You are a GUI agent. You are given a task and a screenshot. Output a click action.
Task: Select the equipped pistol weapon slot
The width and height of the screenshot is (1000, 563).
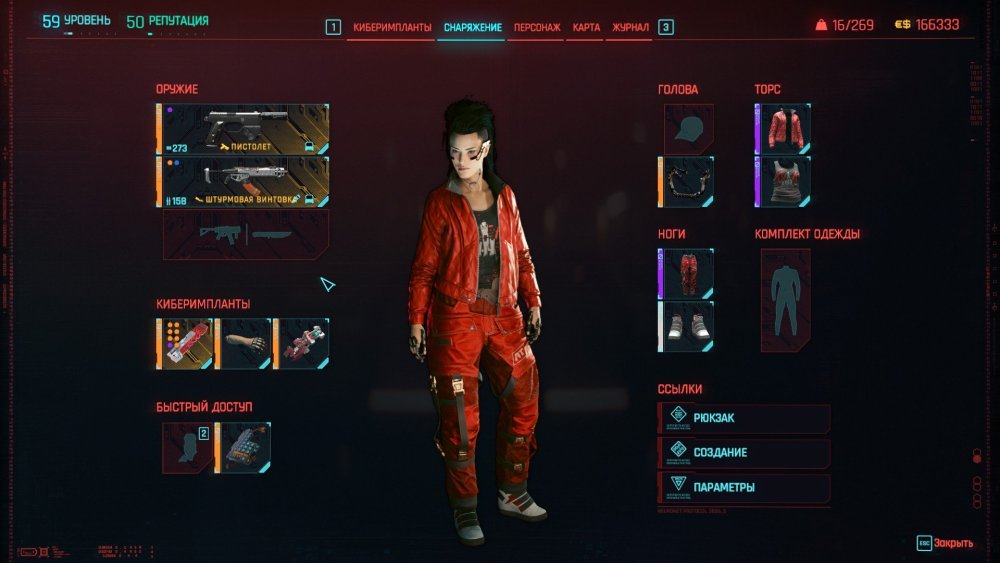[244, 129]
